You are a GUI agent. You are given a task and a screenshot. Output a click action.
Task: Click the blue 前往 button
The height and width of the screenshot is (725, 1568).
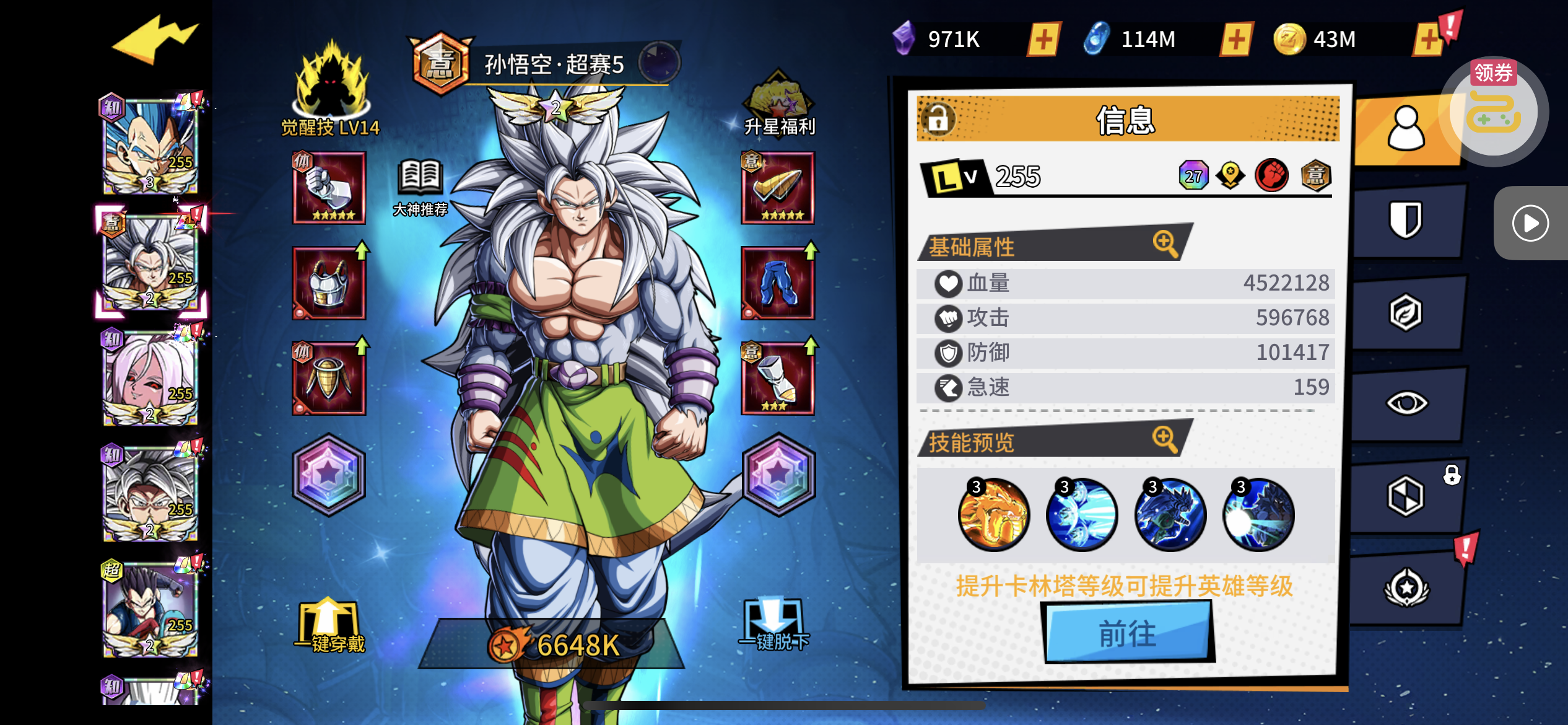tap(1128, 633)
